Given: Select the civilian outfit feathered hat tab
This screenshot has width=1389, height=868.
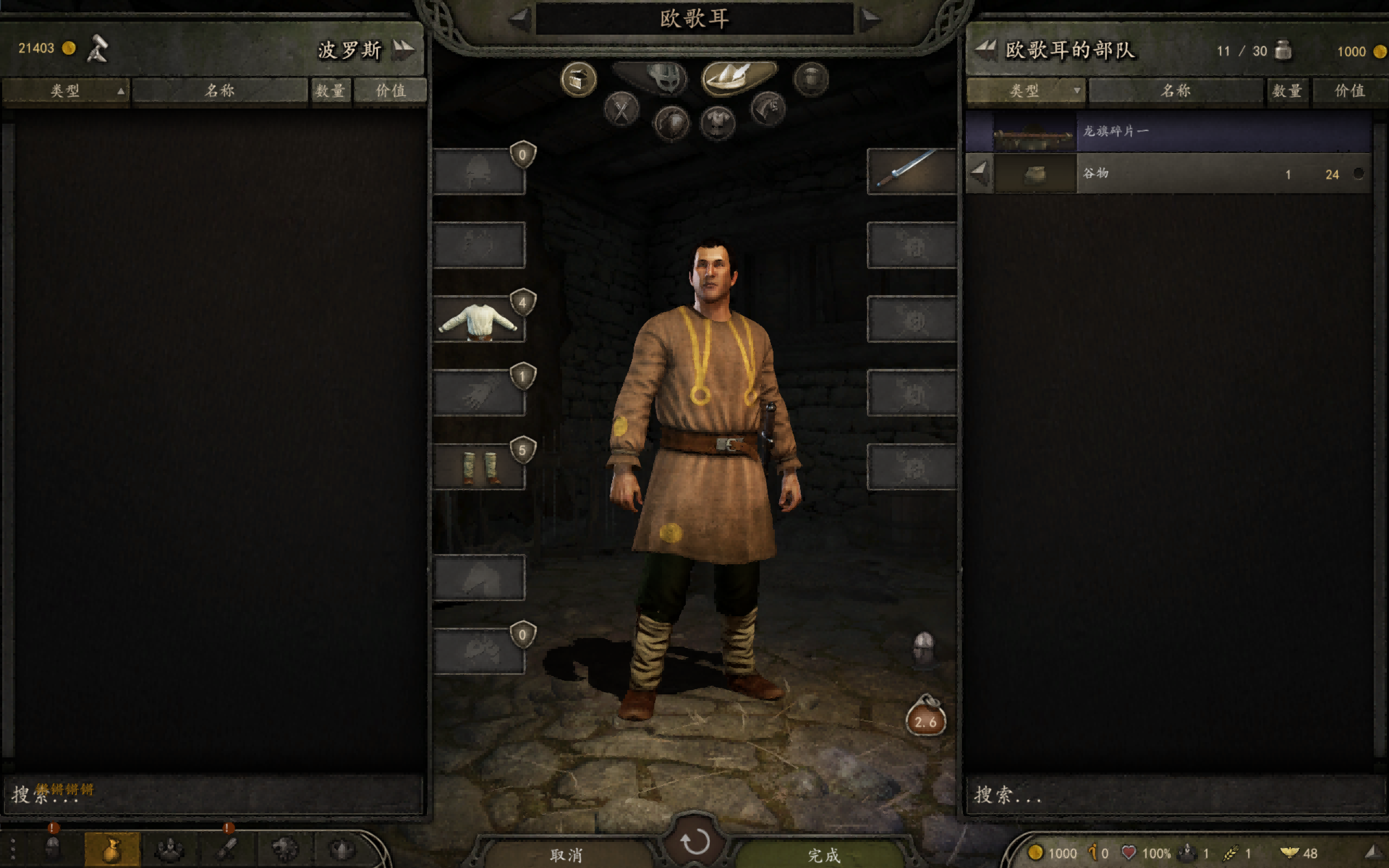Looking at the screenshot, I should coord(738,76).
